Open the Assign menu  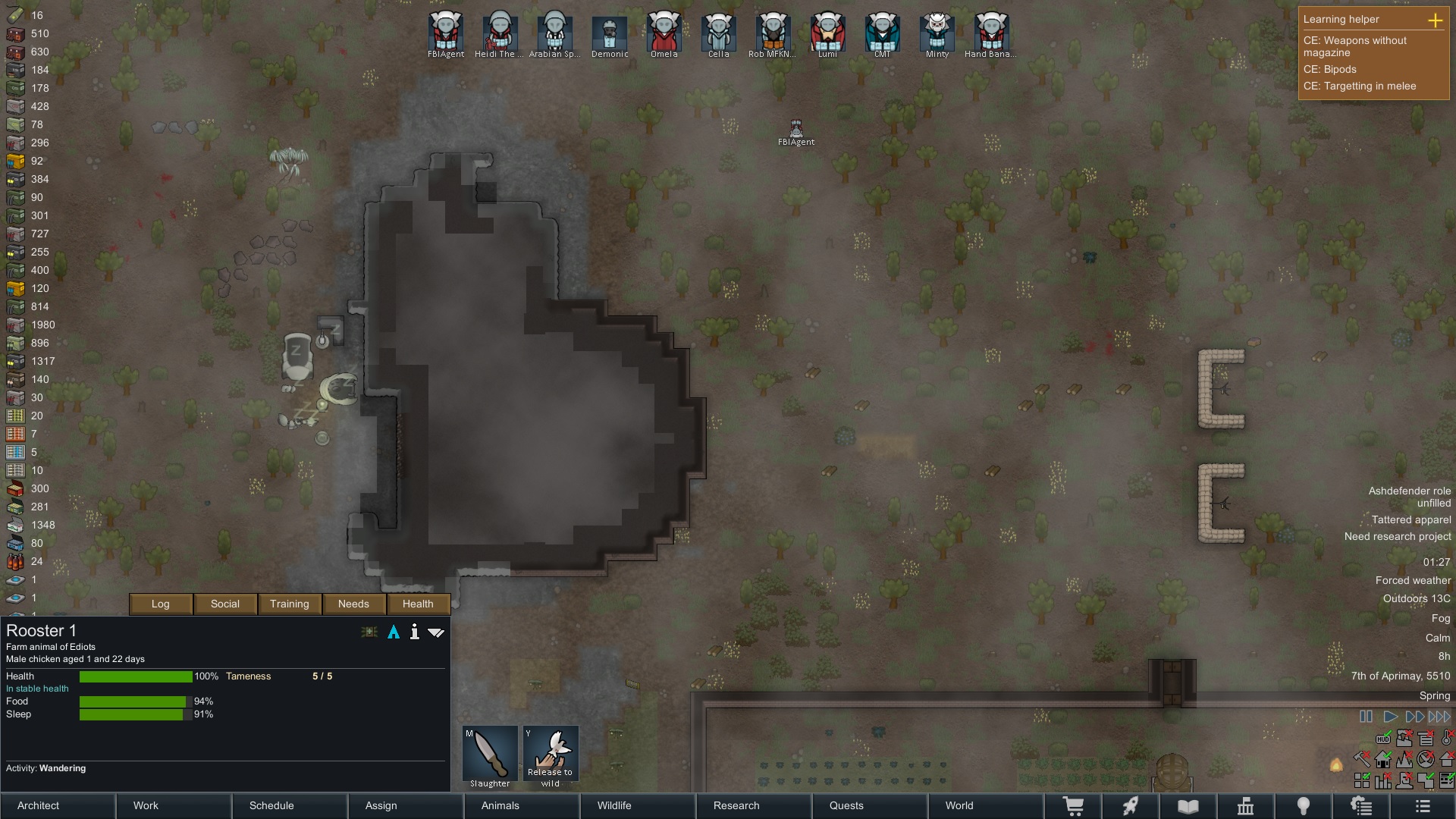(381, 805)
